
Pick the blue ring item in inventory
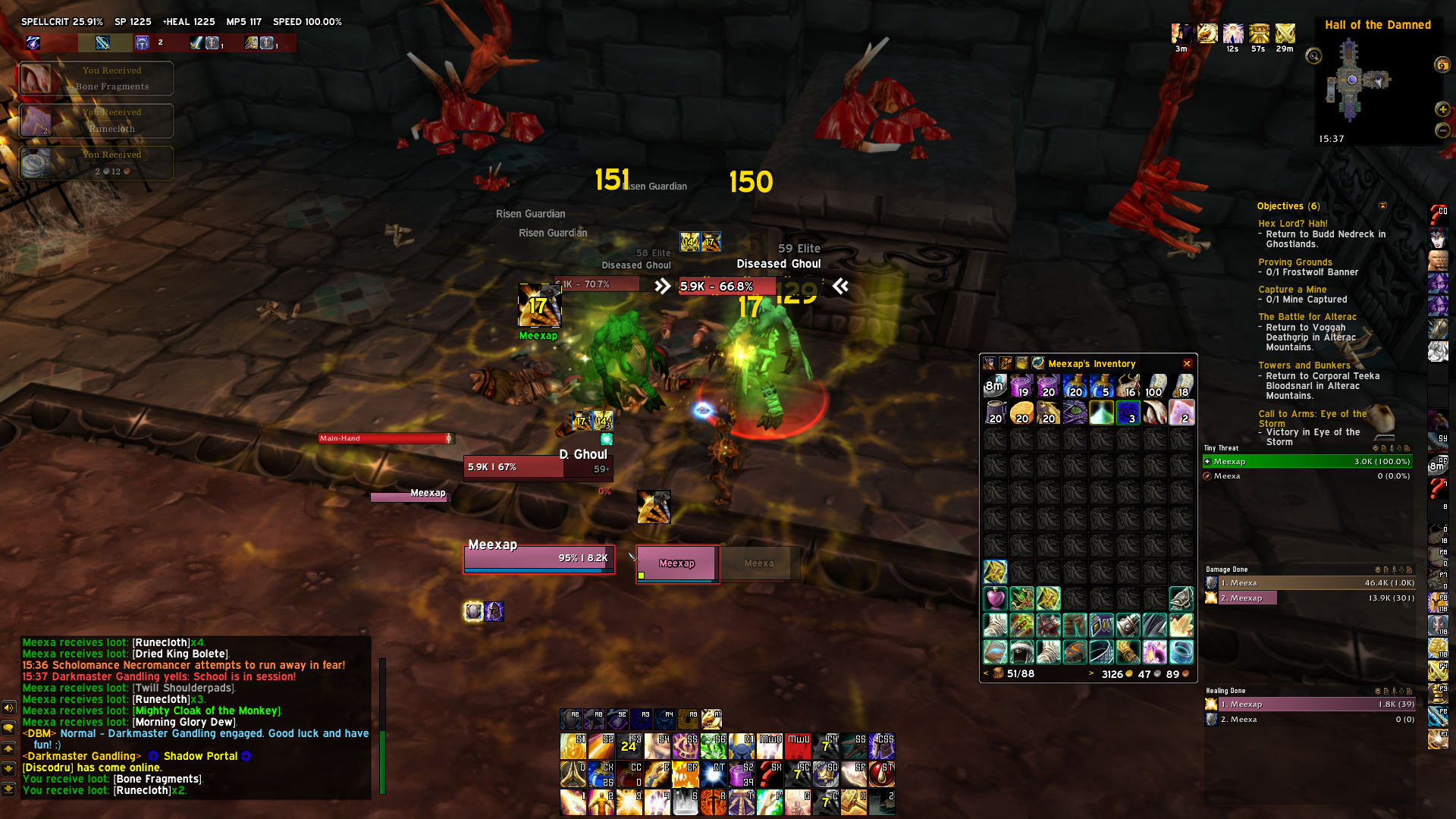[1181, 651]
